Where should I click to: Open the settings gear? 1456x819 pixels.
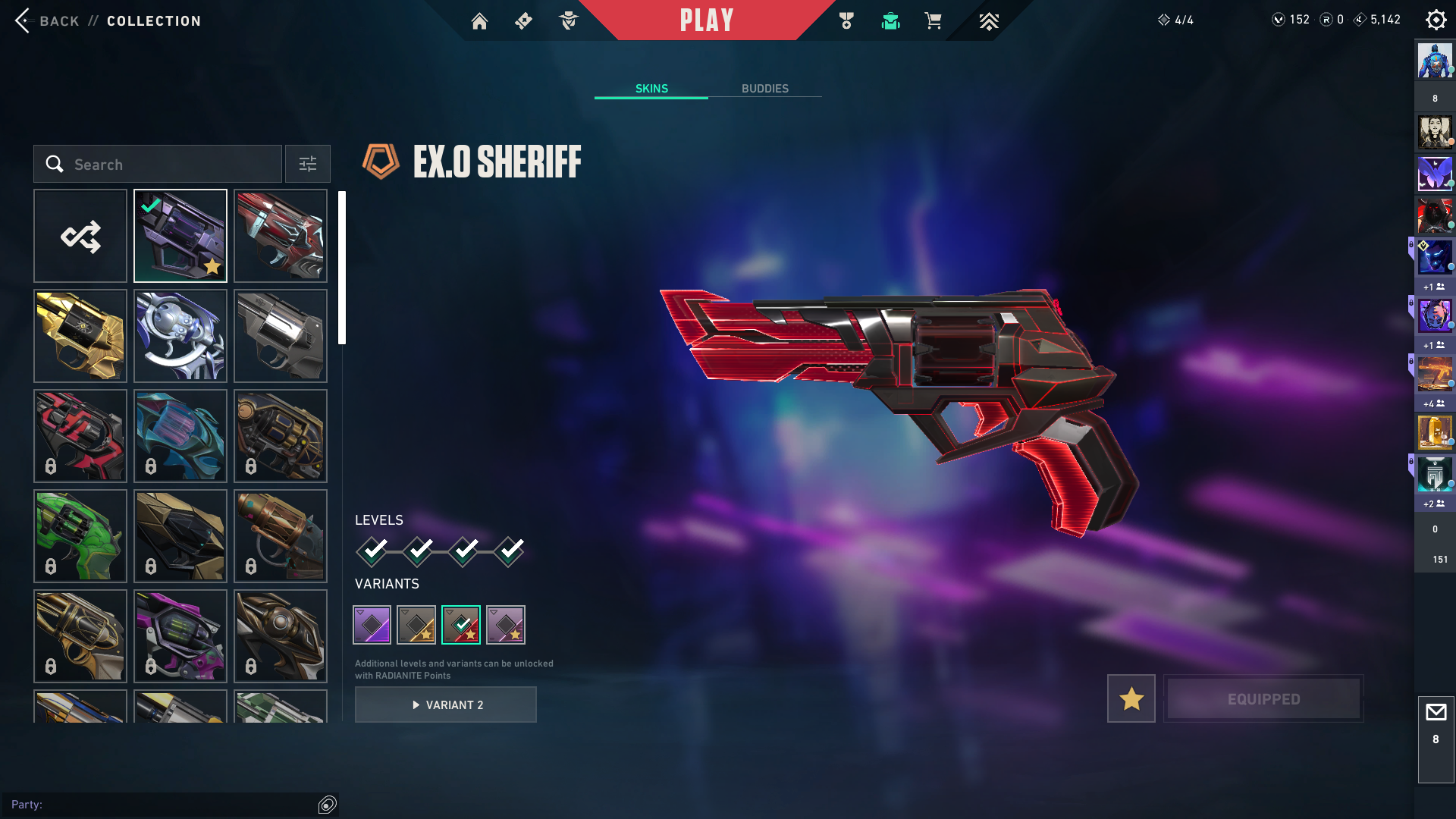[1436, 20]
